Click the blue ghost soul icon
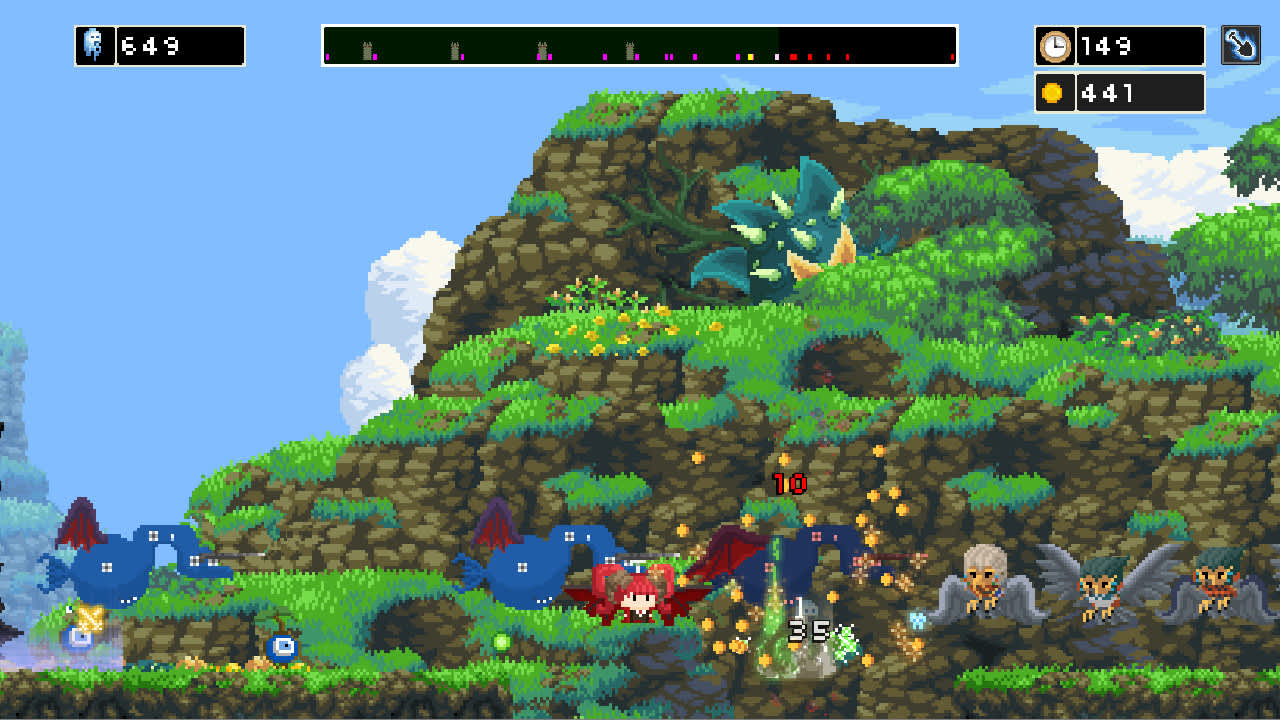Viewport: 1280px width, 720px height. pos(93,45)
